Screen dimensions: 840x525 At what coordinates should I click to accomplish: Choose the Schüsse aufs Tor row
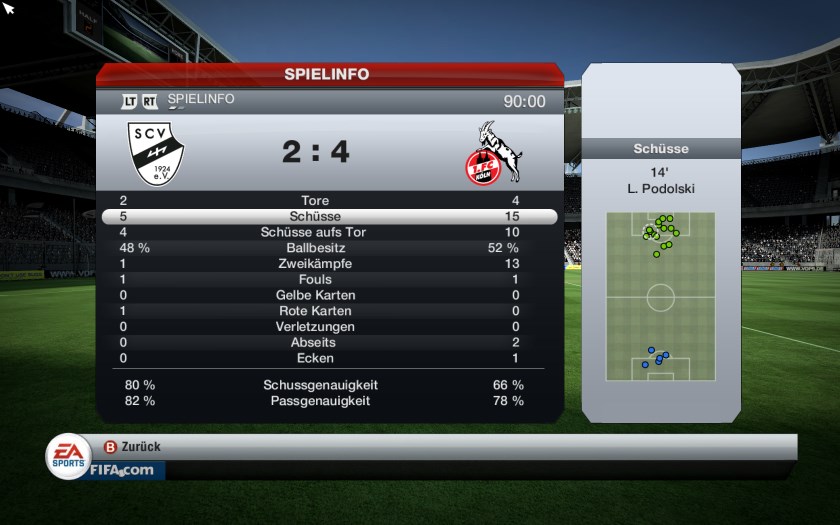(x=328, y=232)
